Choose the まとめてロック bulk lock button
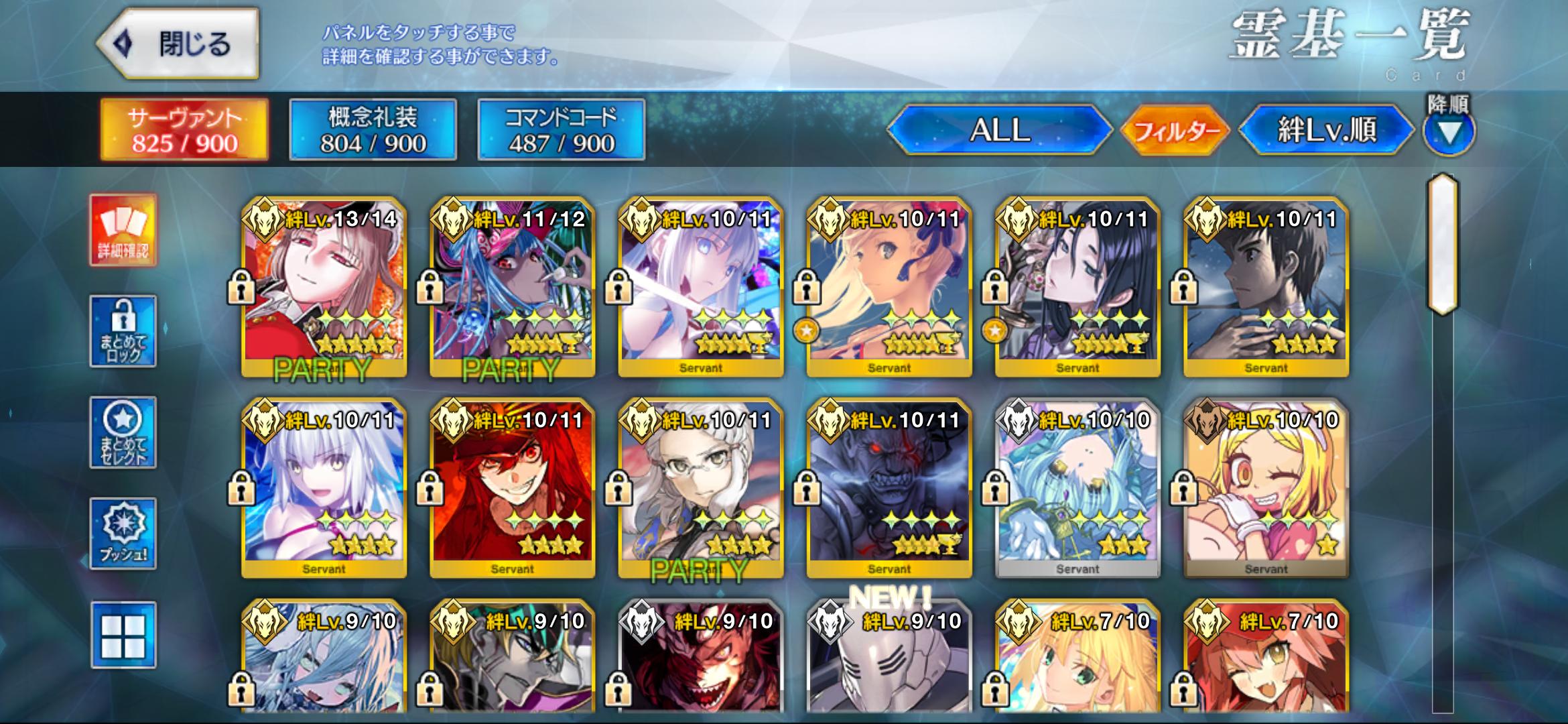 coord(123,331)
